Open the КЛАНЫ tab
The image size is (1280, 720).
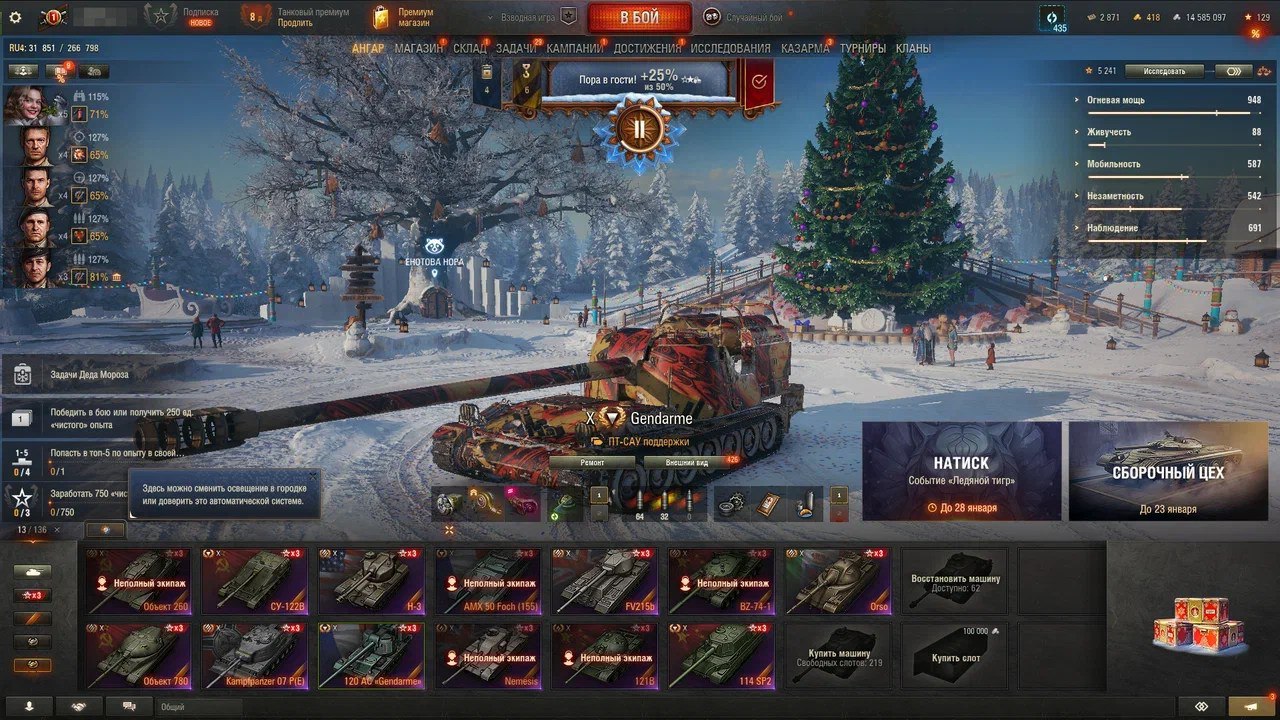(x=913, y=48)
